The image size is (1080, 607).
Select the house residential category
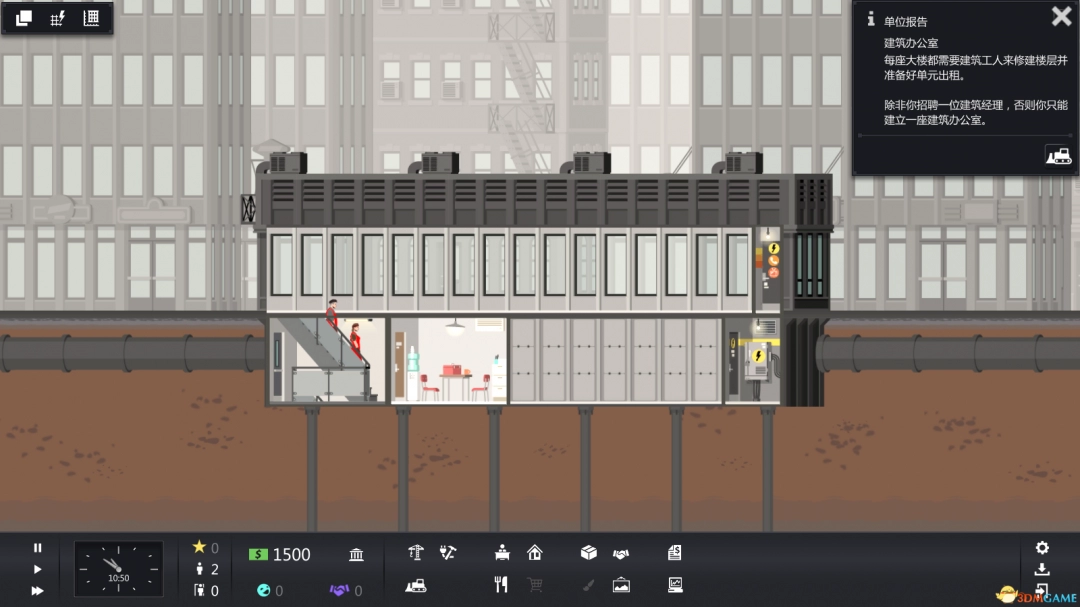tap(534, 552)
